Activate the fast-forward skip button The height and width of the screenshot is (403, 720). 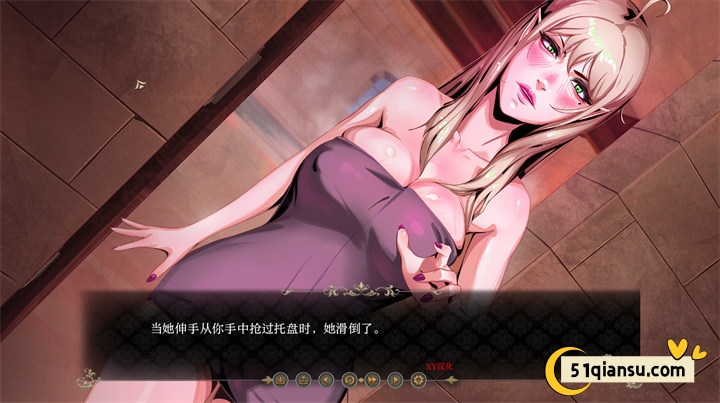coord(372,380)
